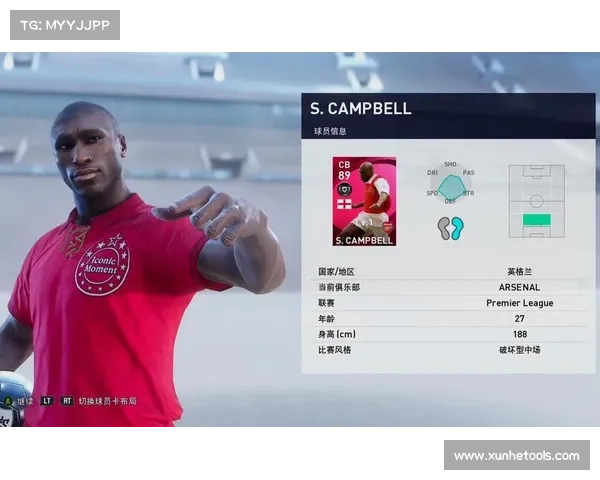This screenshot has height=480, width=600.
Task: Open the hexagon attribute radar chart
Action: point(450,186)
